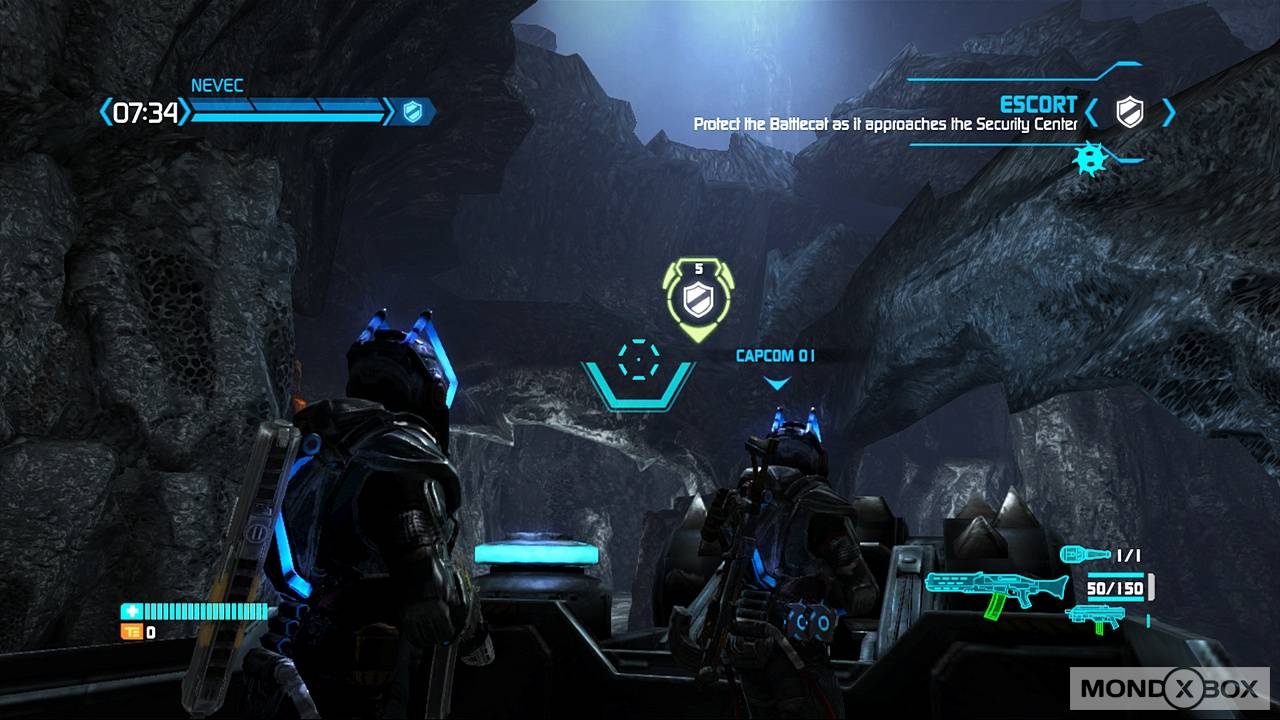
Task: Click the left chevron beside Escort shield
Action: click(1093, 112)
